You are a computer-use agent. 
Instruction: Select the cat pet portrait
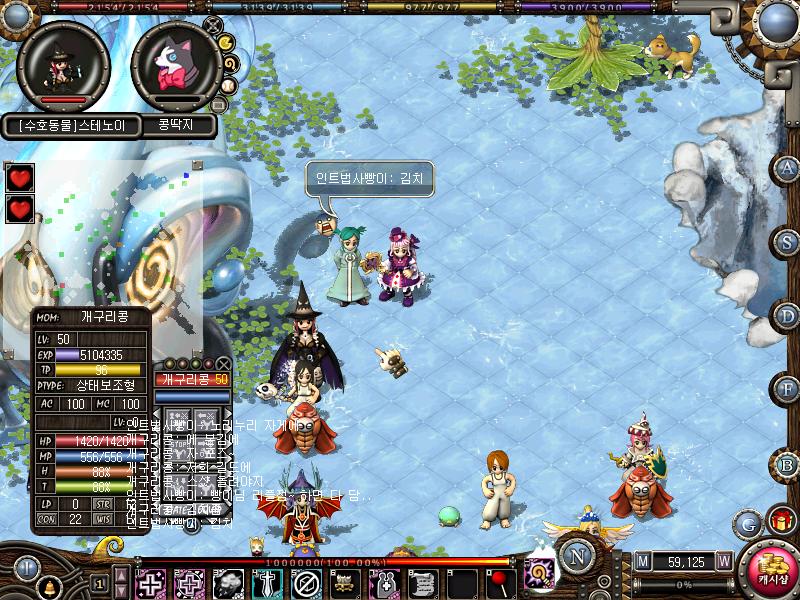click(x=176, y=65)
